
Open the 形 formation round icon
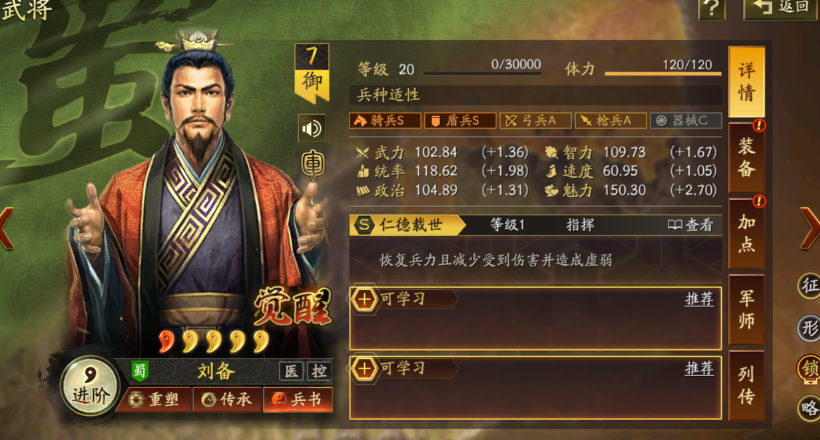[809, 328]
